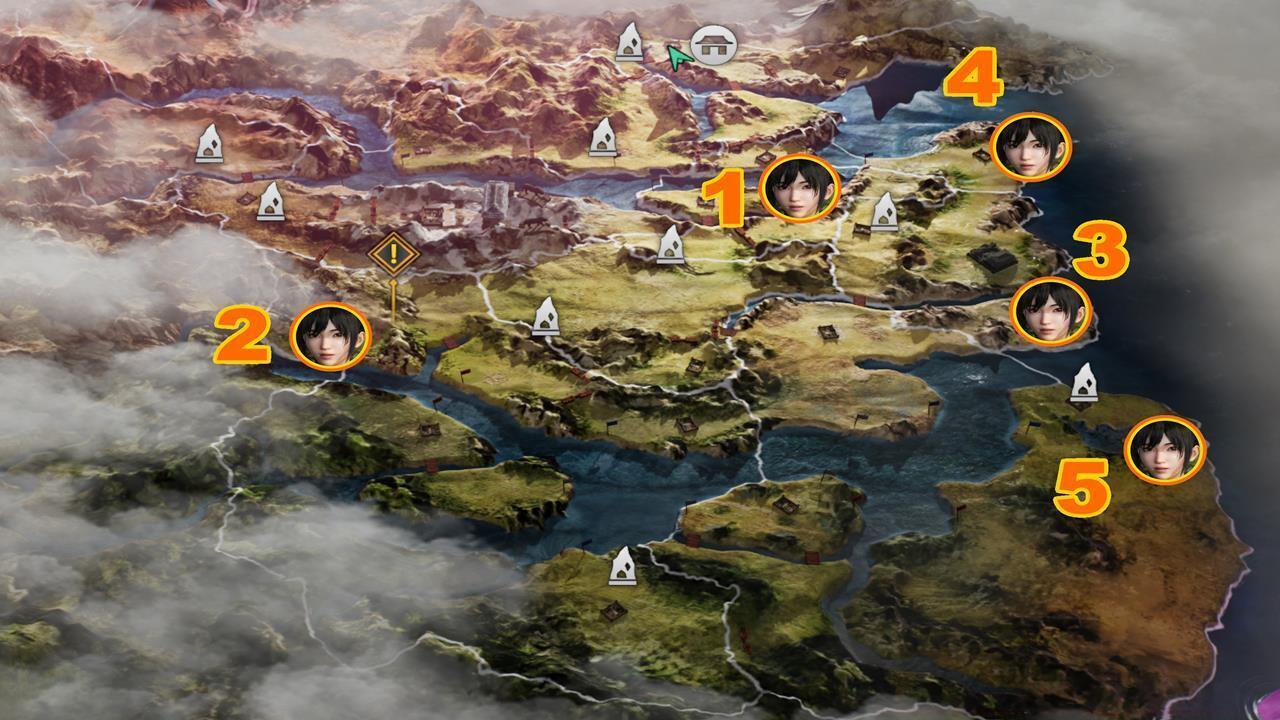Image resolution: width=1280 pixels, height=720 pixels.
Task: Open the castle icon below portrait 5
Action: click(1085, 382)
